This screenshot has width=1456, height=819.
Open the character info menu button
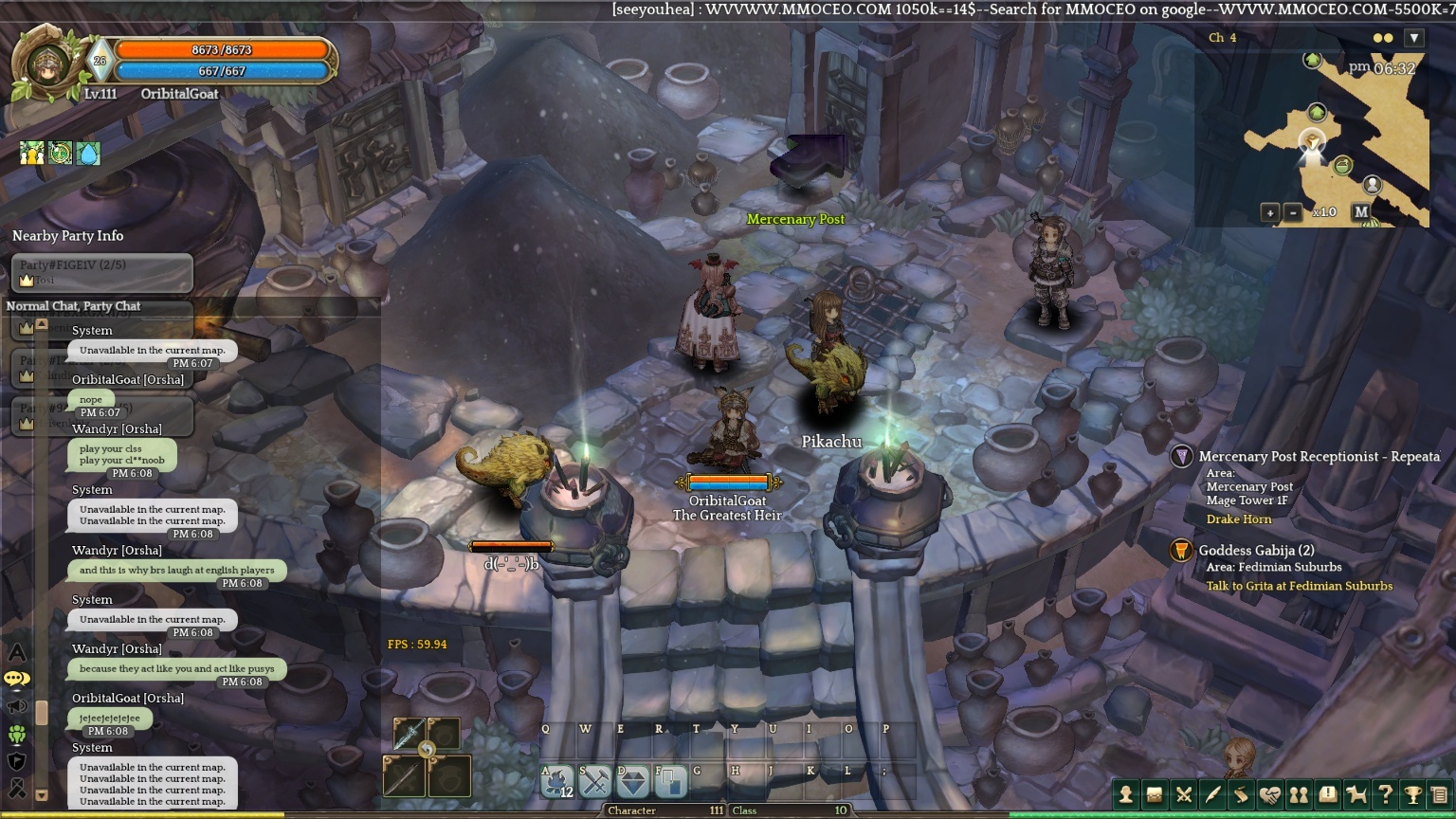pos(1126,795)
